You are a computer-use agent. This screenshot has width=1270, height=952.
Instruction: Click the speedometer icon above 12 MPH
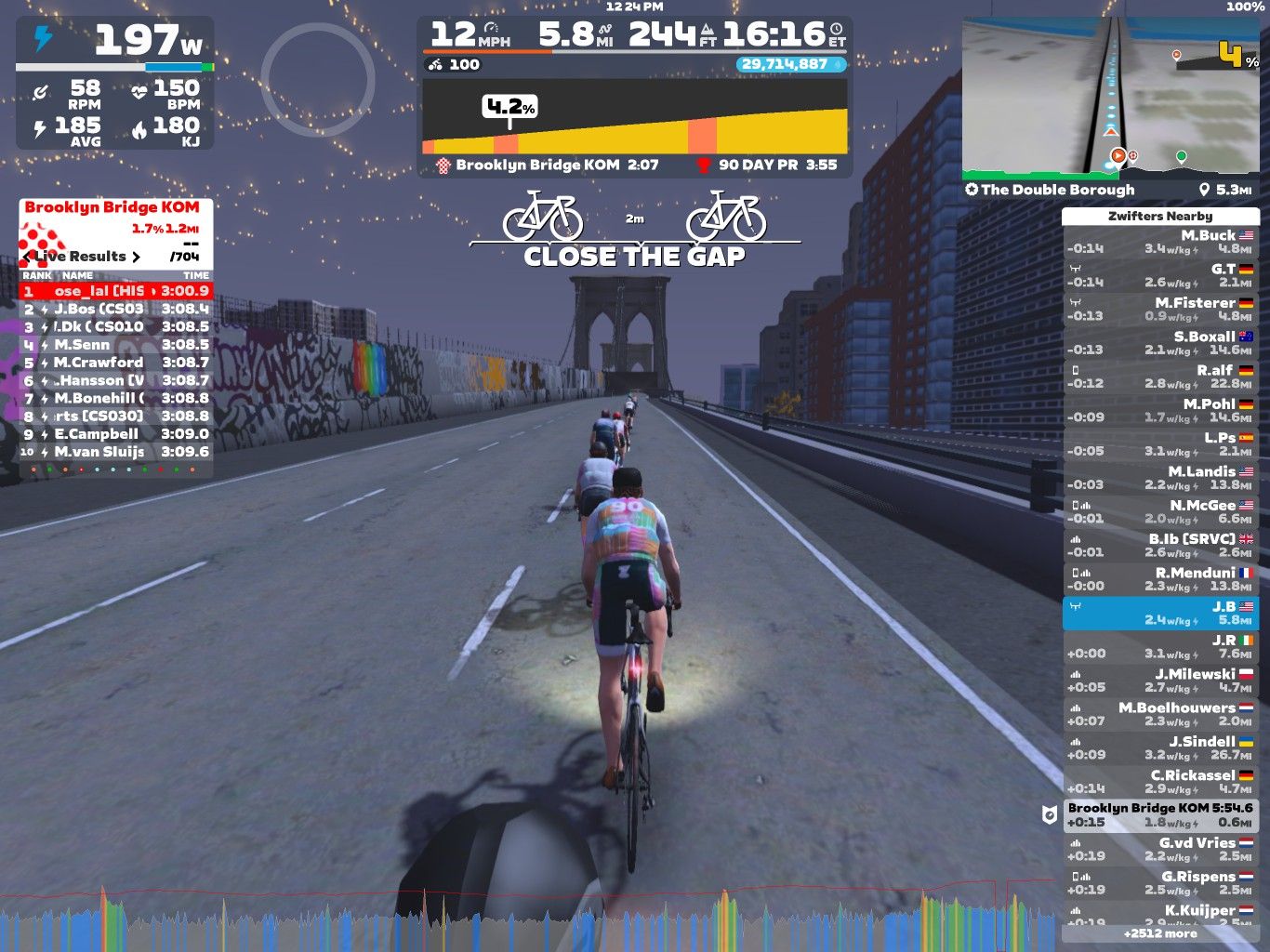click(x=493, y=30)
